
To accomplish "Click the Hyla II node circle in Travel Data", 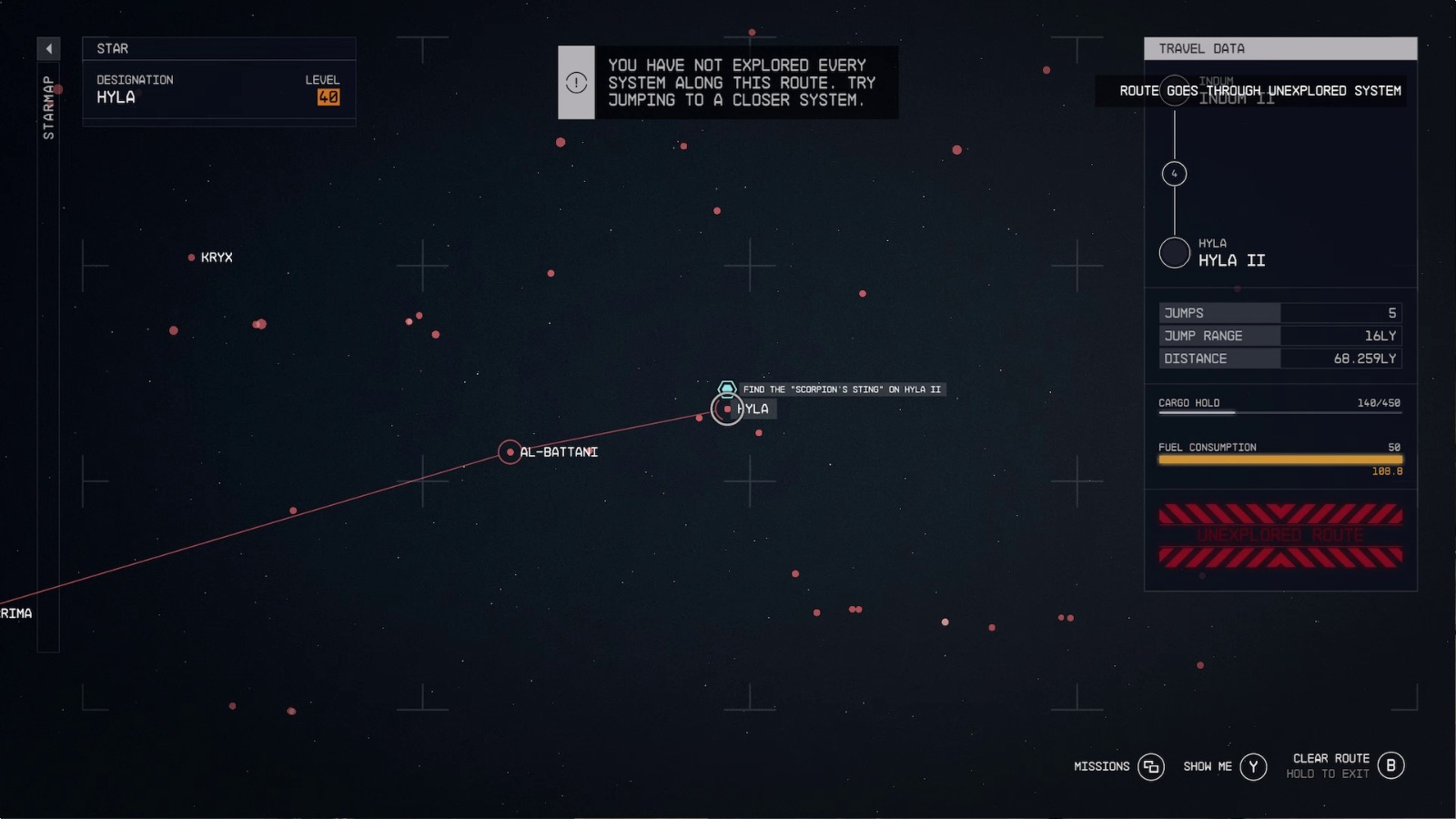I will pos(1175,251).
